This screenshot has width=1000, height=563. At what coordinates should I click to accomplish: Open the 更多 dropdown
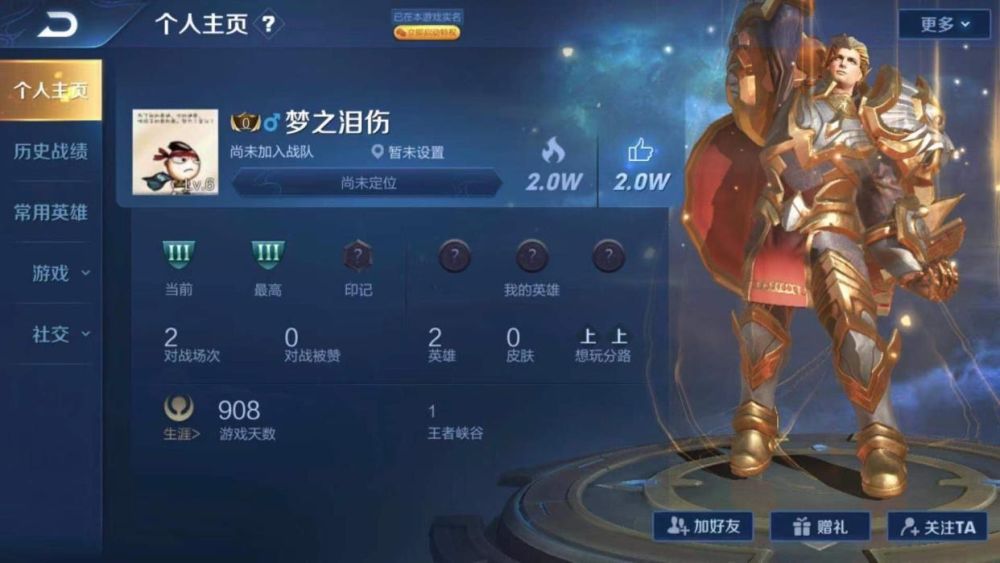tap(944, 25)
